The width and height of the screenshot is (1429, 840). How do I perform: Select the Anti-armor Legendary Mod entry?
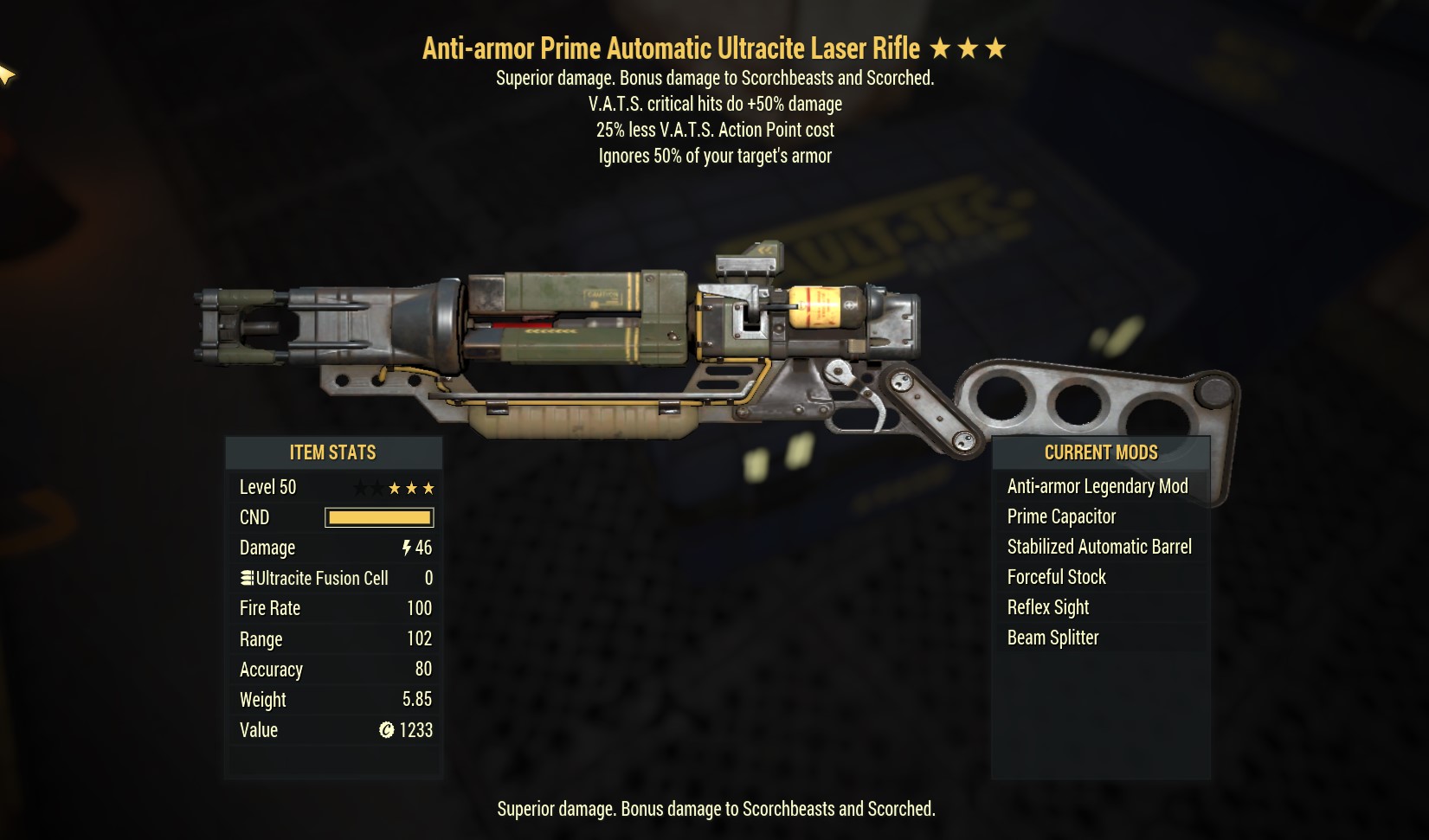[1097, 487]
